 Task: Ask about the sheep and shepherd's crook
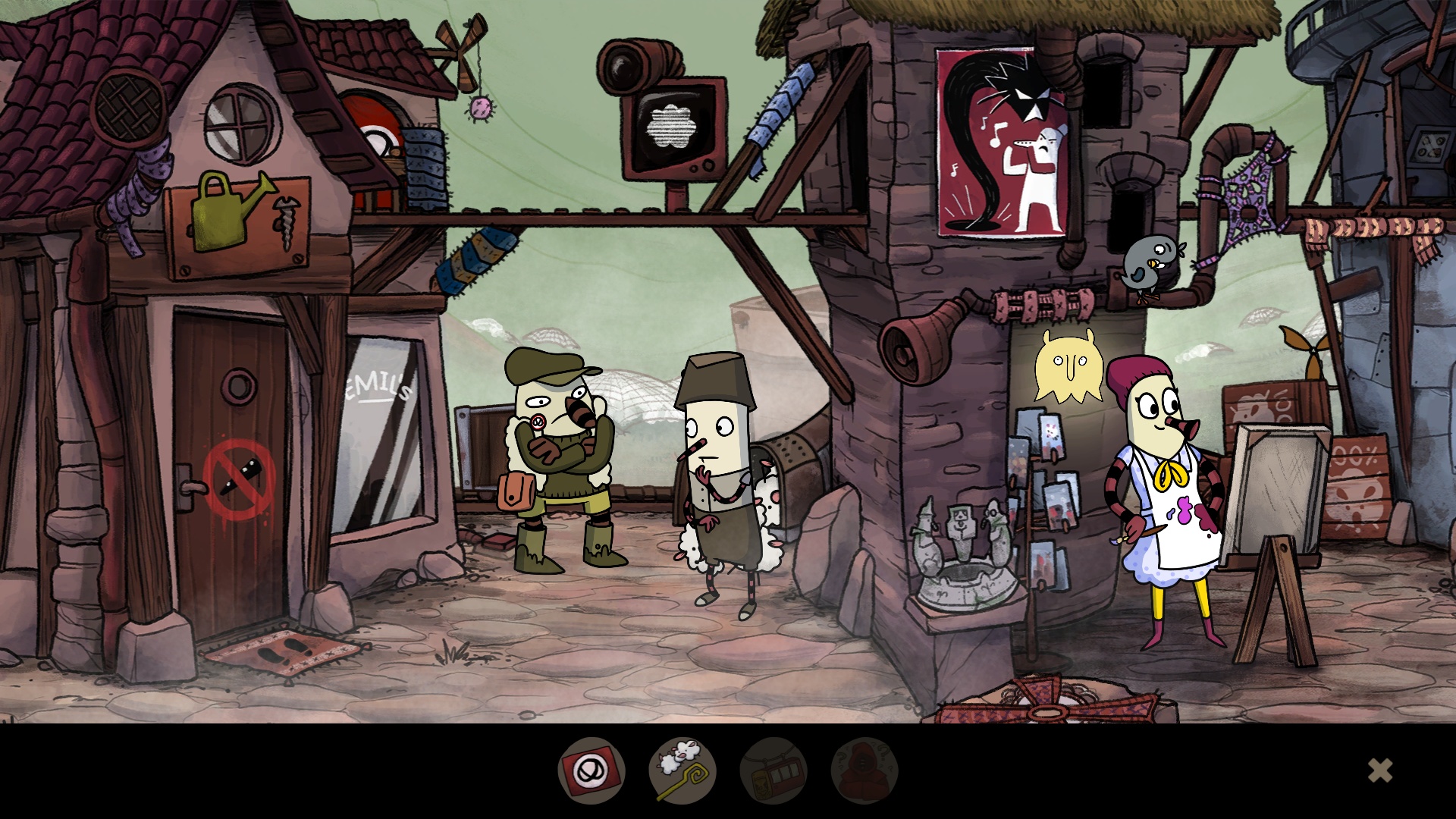tap(682, 770)
